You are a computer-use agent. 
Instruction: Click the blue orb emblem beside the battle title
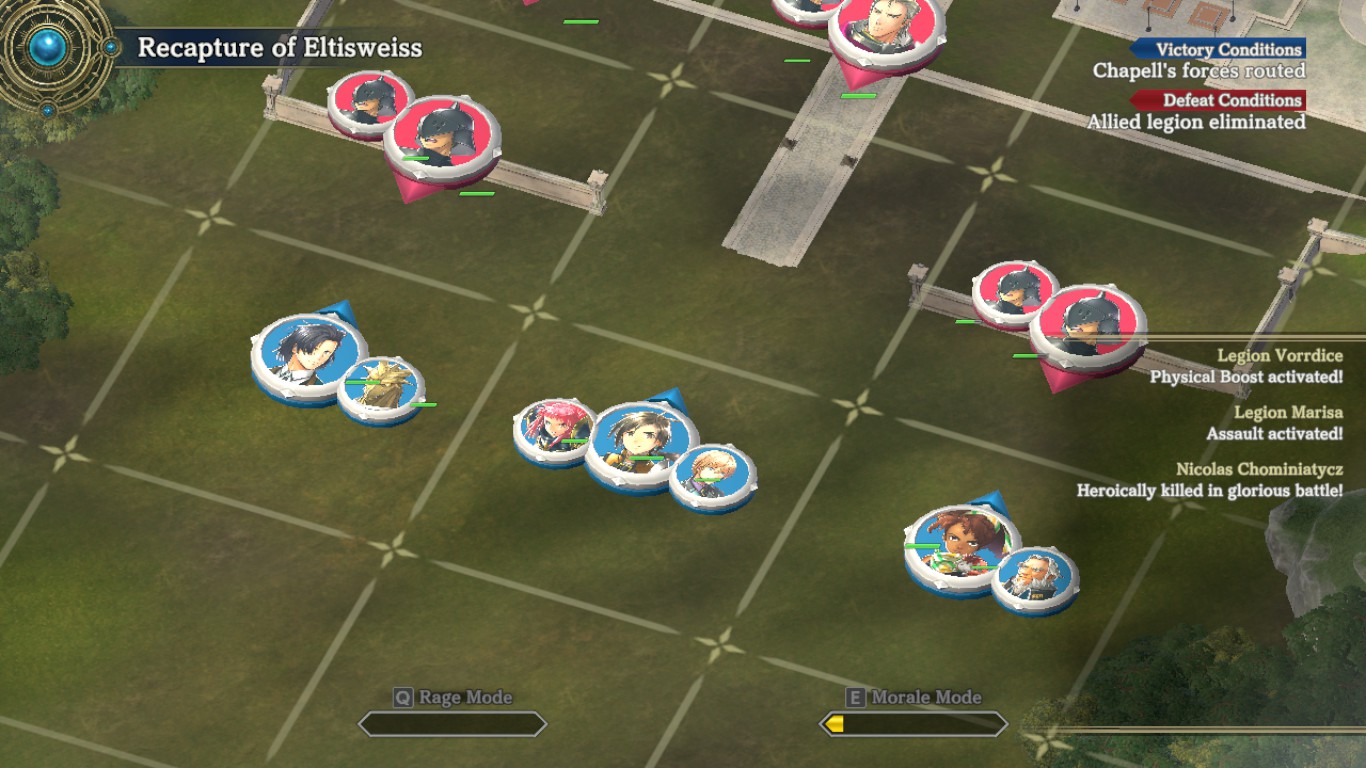(x=47, y=47)
